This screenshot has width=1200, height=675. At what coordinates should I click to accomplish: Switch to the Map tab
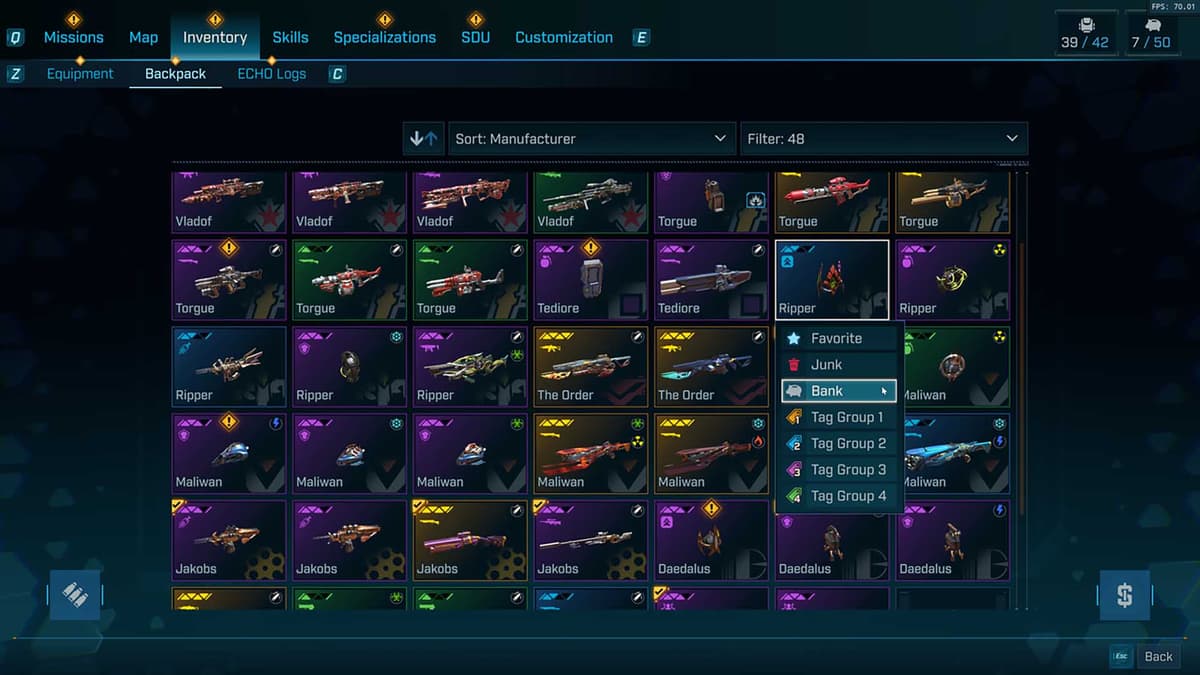pyautogui.click(x=143, y=37)
